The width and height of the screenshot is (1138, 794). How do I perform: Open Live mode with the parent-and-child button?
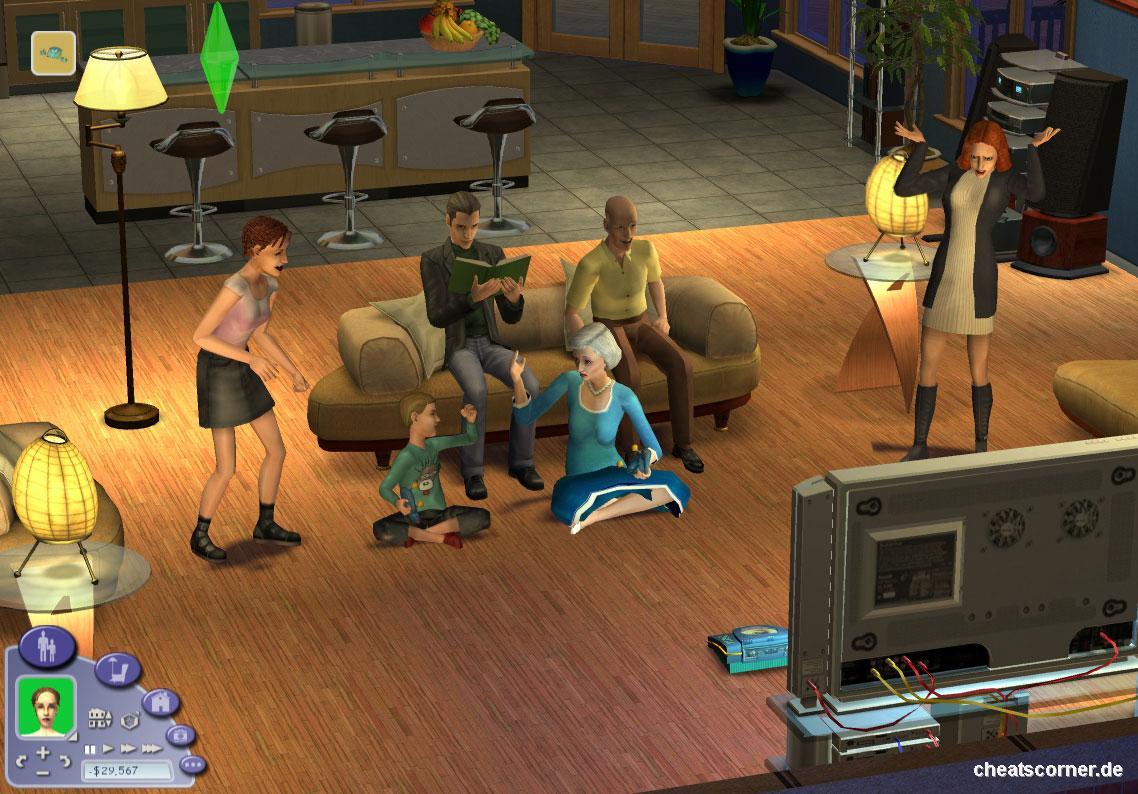(47, 647)
